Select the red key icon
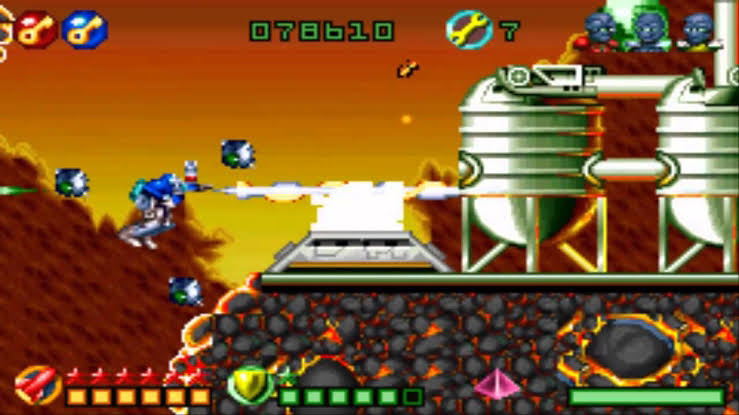Viewport: 739px width, 415px height. click(x=37, y=28)
